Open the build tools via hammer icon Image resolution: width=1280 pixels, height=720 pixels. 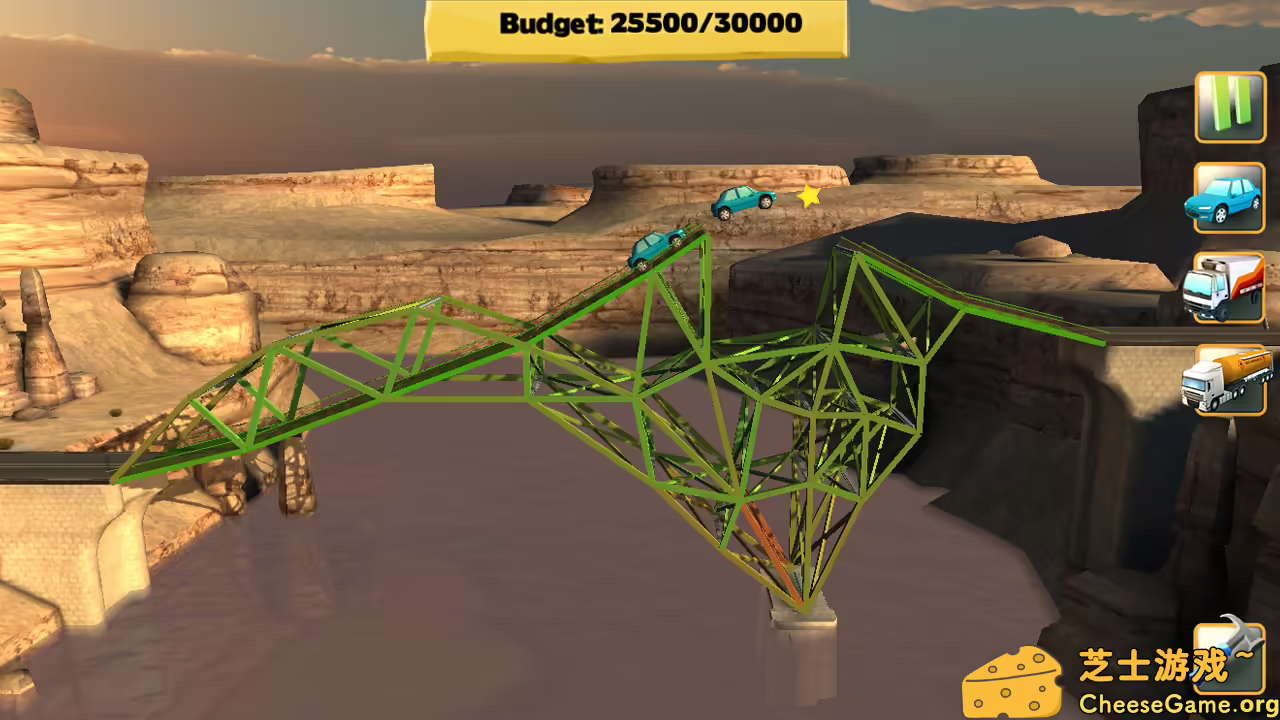[1228, 660]
